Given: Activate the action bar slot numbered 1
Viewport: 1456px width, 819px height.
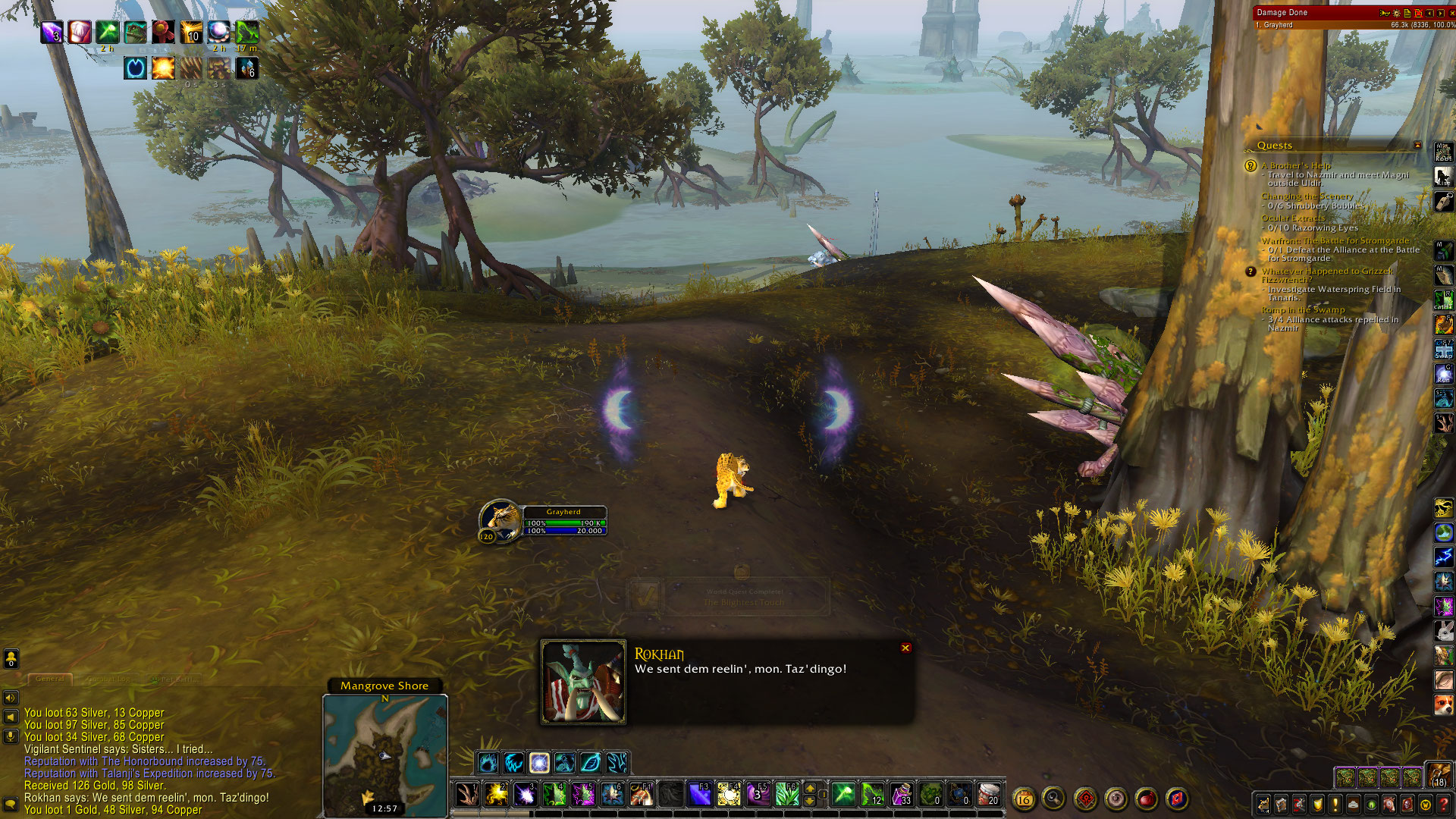Looking at the screenshot, I should click(x=467, y=794).
